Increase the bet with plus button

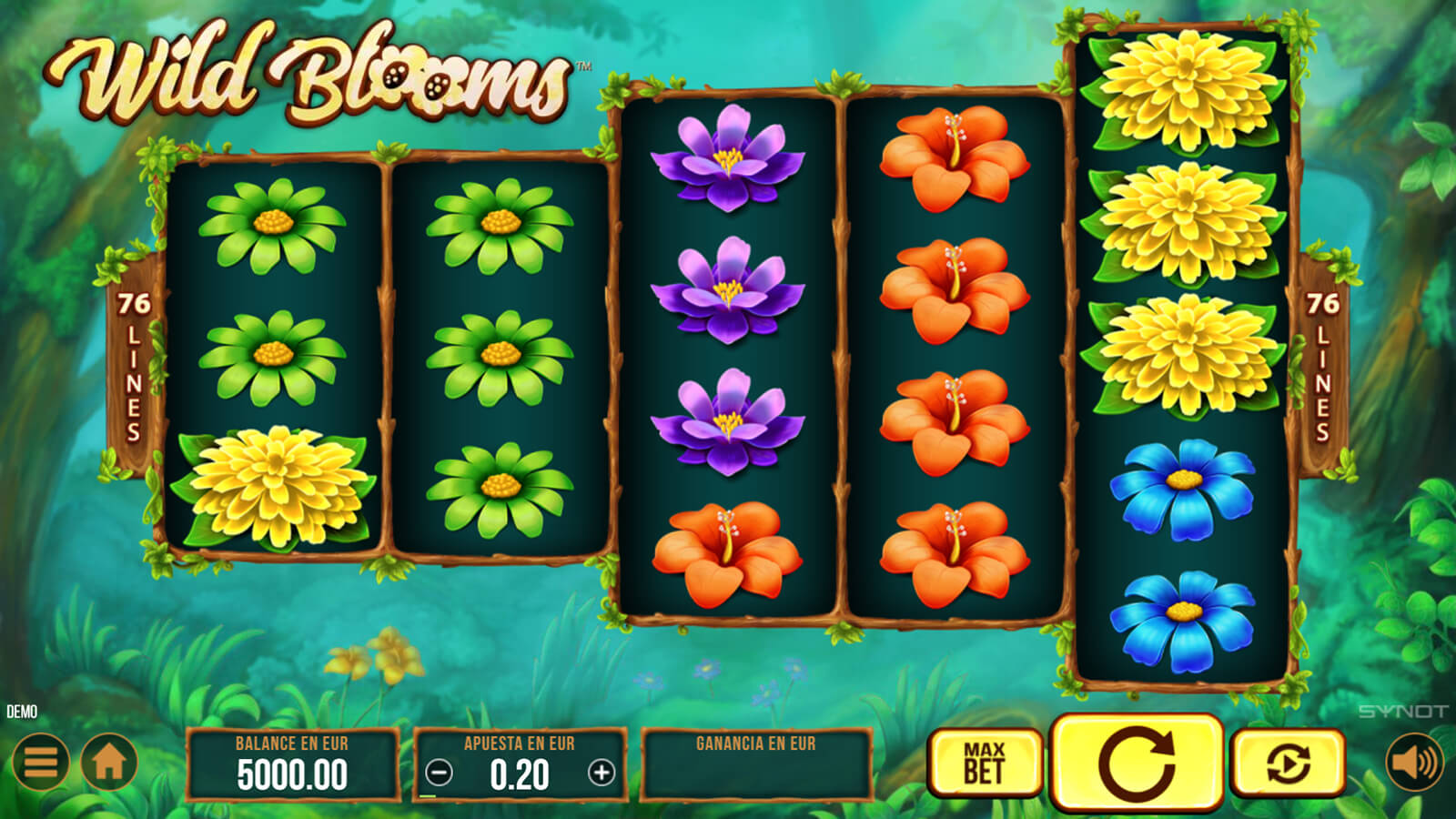pyautogui.click(x=602, y=773)
